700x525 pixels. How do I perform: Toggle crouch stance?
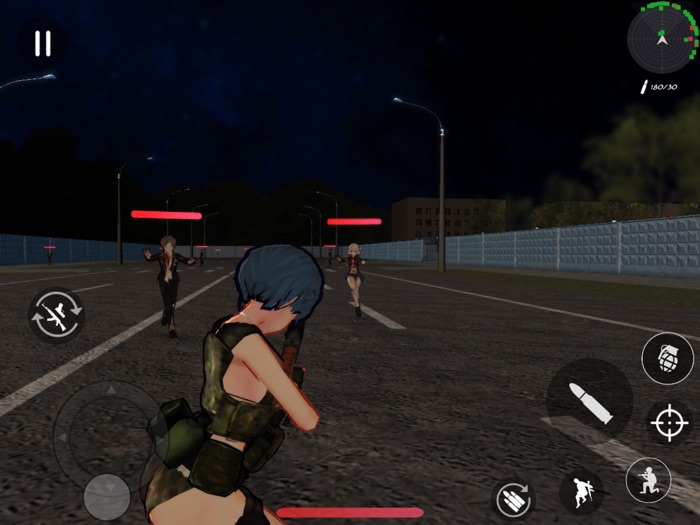coord(648,480)
